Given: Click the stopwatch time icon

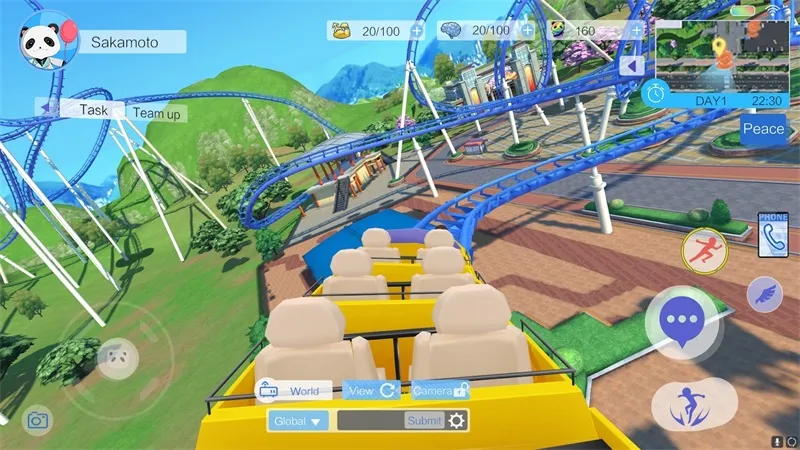Looking at the screenshot, I should [656, 92].
